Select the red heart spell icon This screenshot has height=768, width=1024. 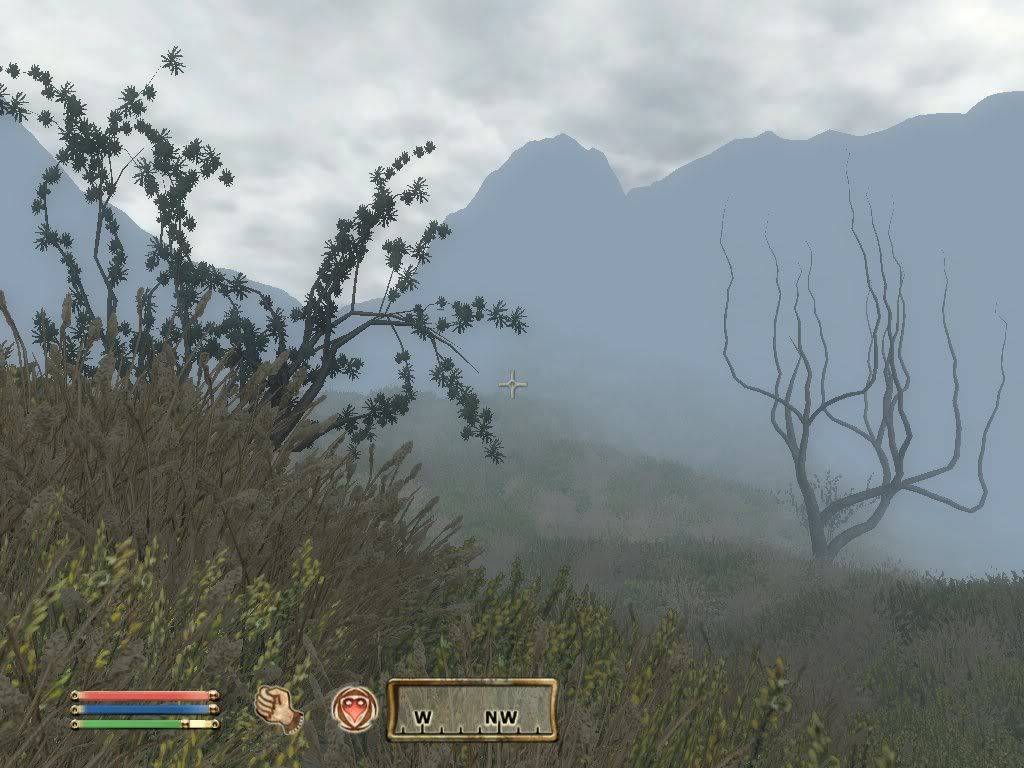(355, 709)
